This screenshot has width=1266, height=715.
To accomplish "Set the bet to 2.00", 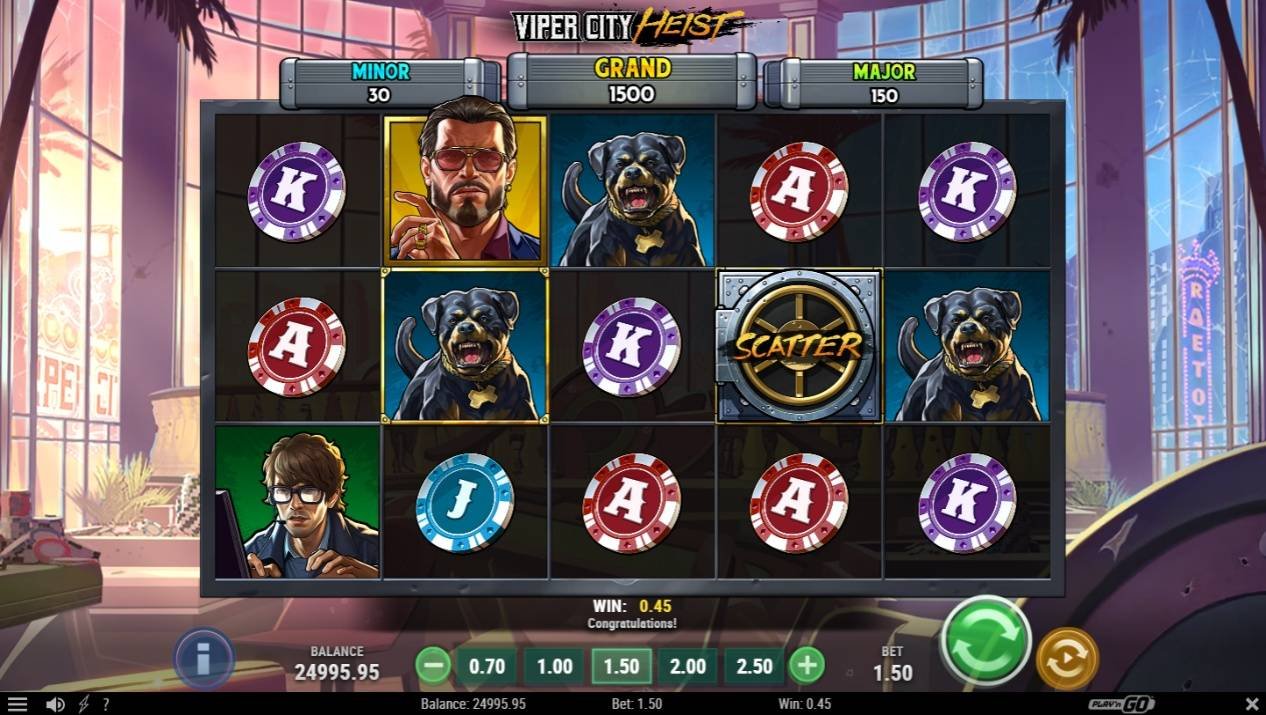I will 687,666.
